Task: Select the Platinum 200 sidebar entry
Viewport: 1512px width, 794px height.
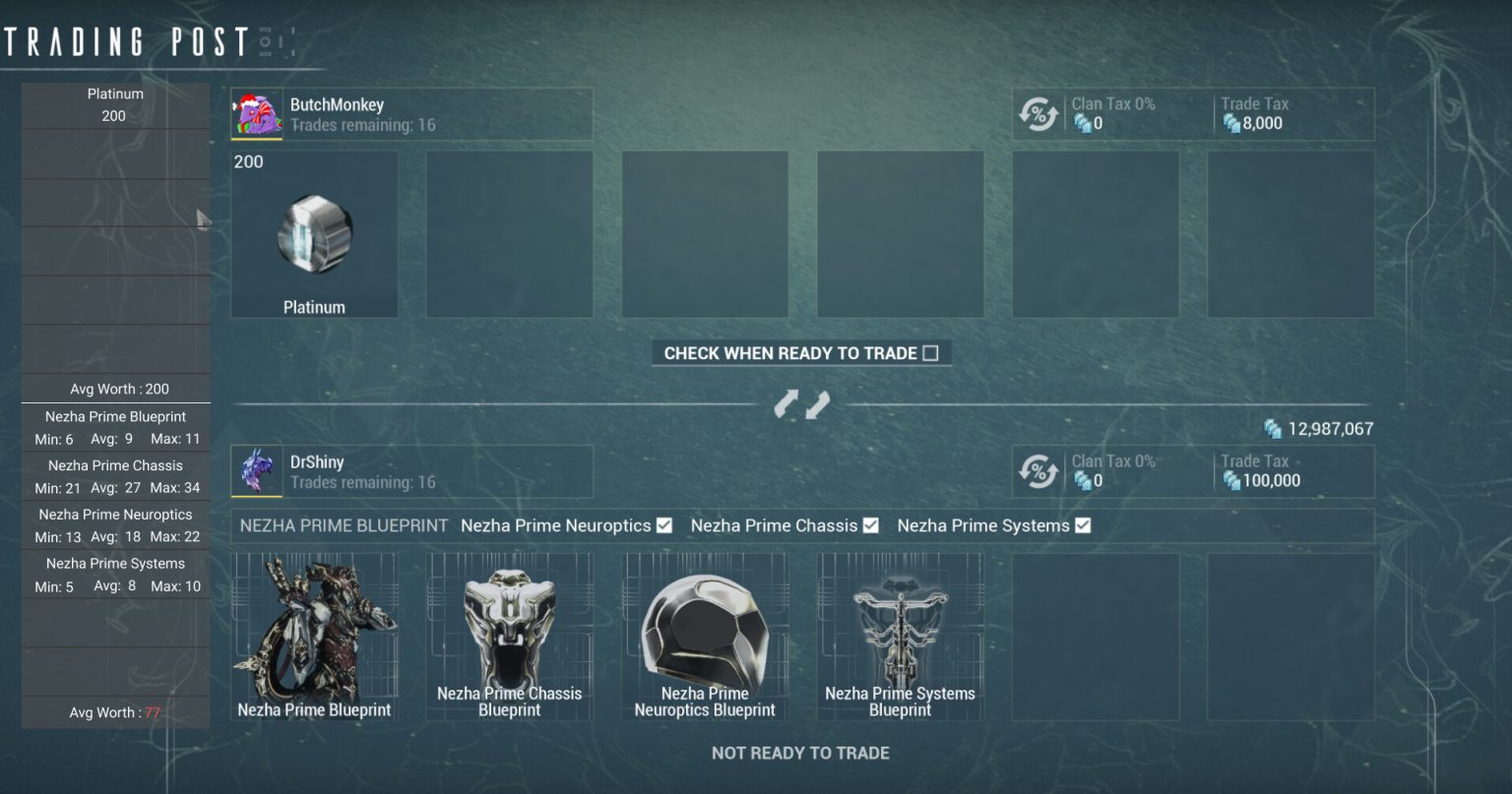Action: 115,104
